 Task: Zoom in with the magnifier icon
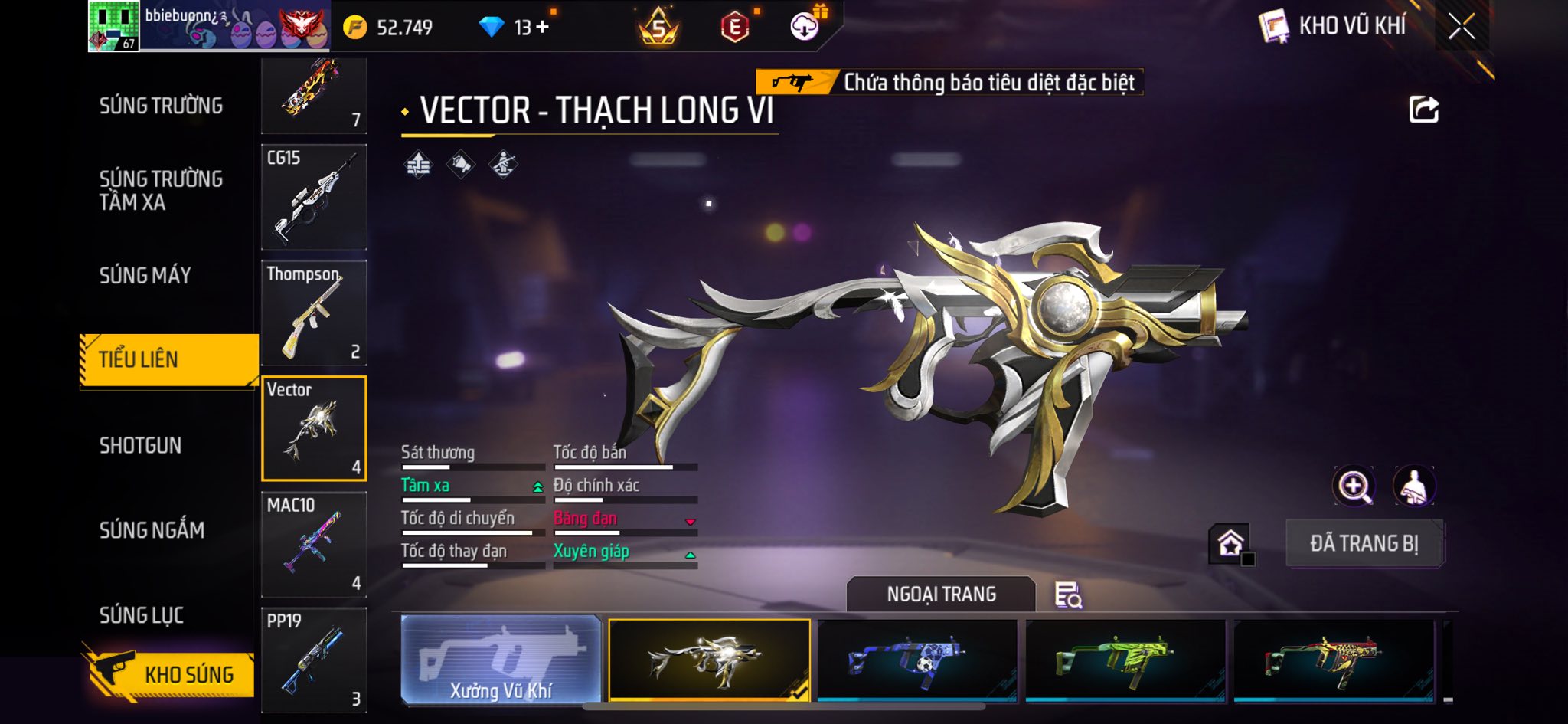click(1354, 486)
